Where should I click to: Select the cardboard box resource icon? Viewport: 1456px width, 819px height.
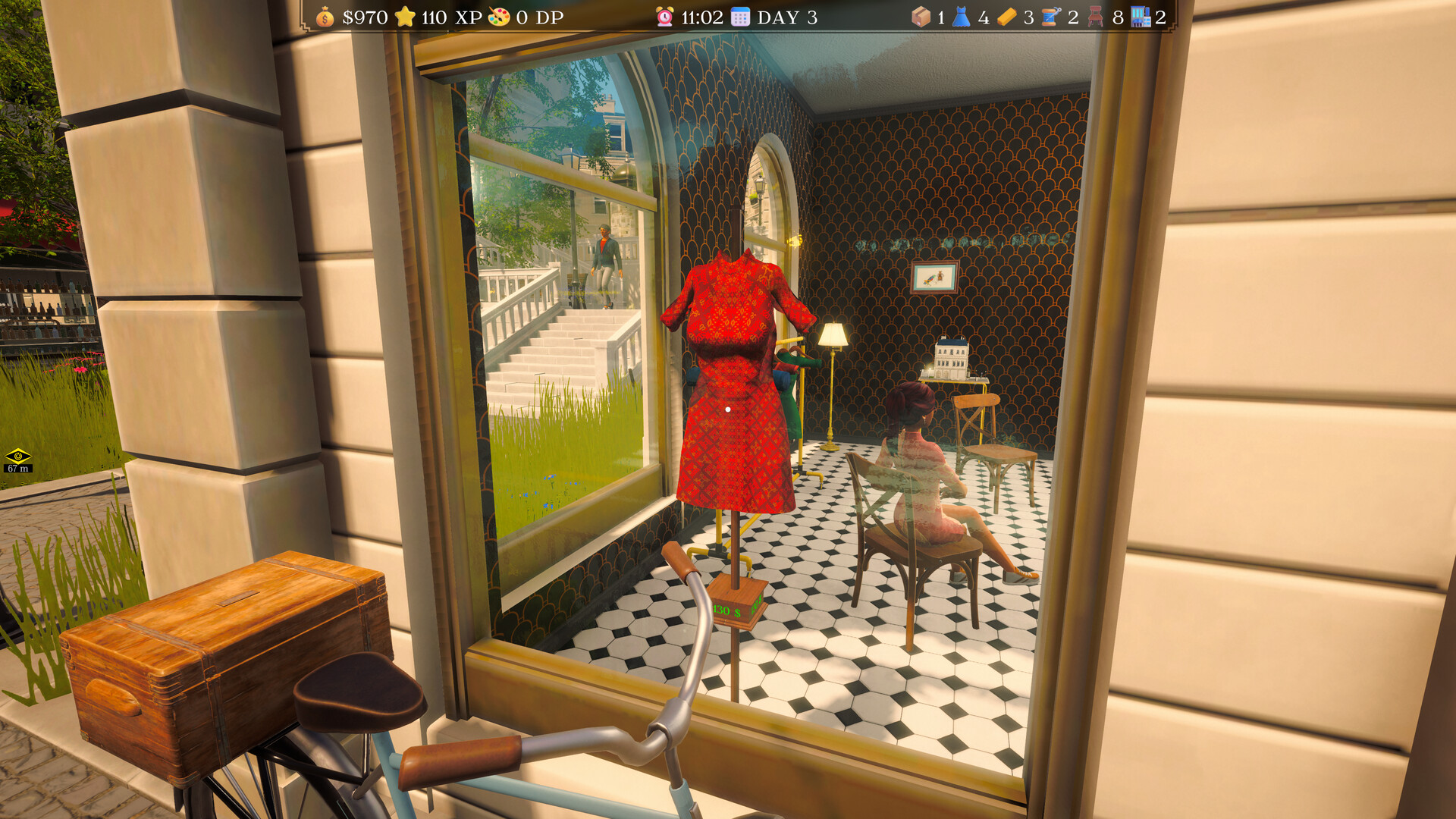point(920,17)
